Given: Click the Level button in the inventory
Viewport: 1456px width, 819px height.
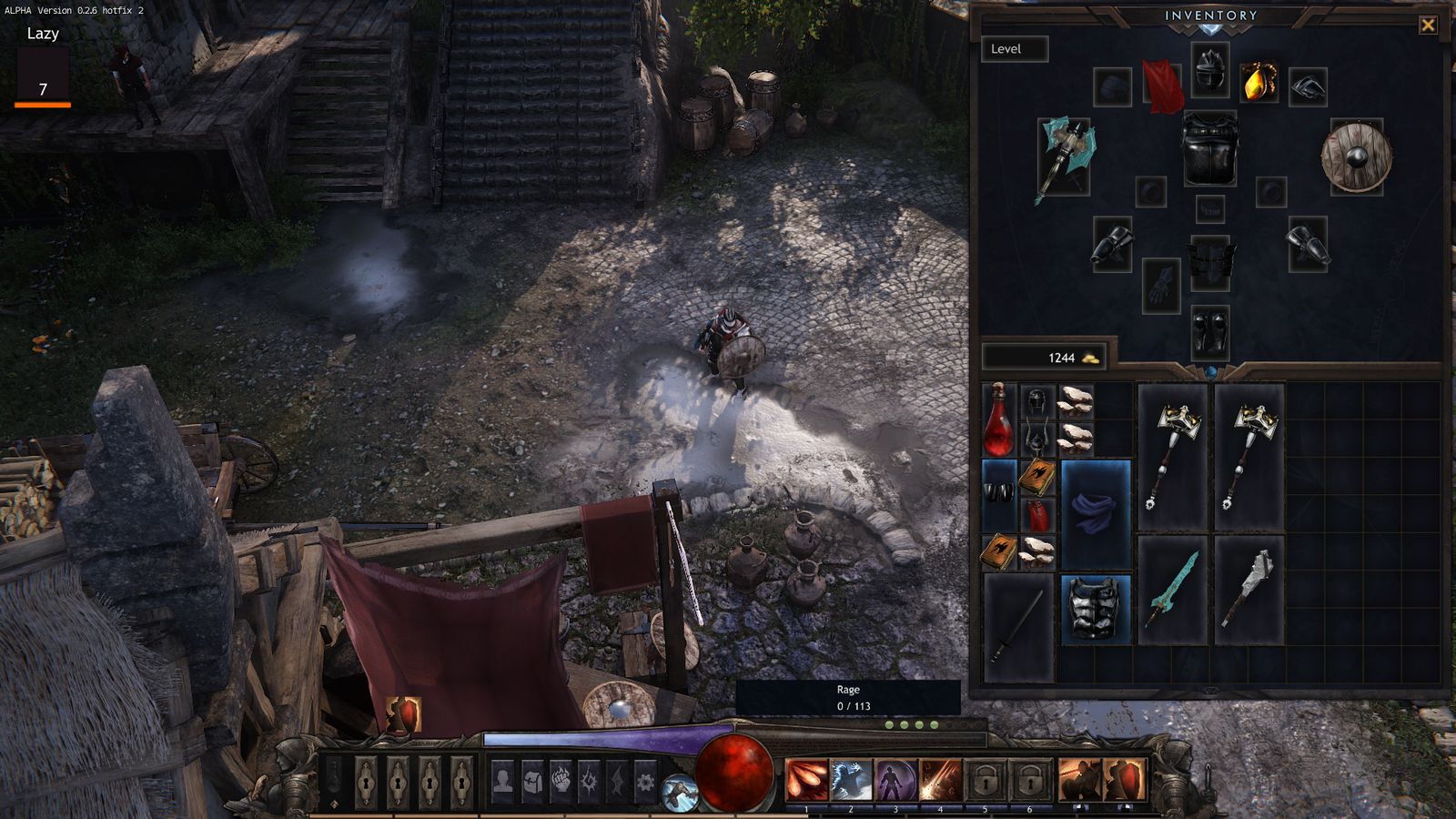Looking at the screenshot, I should click(x=1014, y=49).
